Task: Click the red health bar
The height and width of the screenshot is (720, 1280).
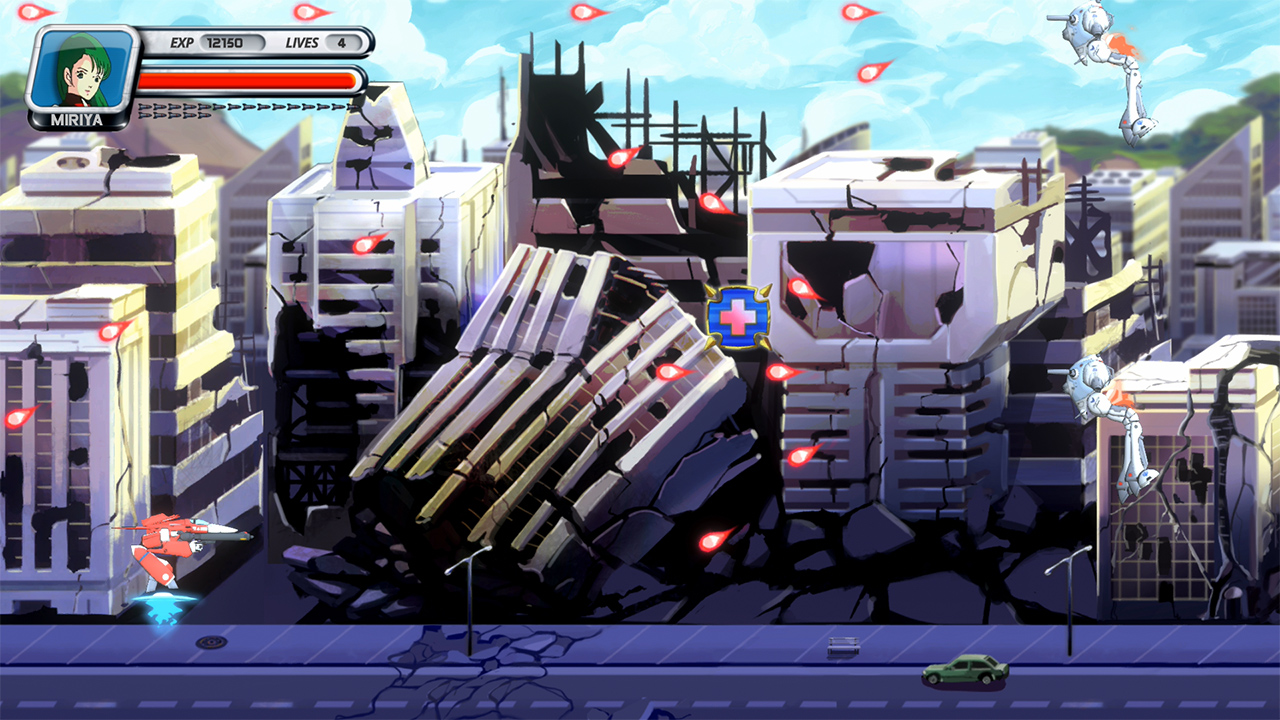Action: pyautogui.click(x=250, y=80)
